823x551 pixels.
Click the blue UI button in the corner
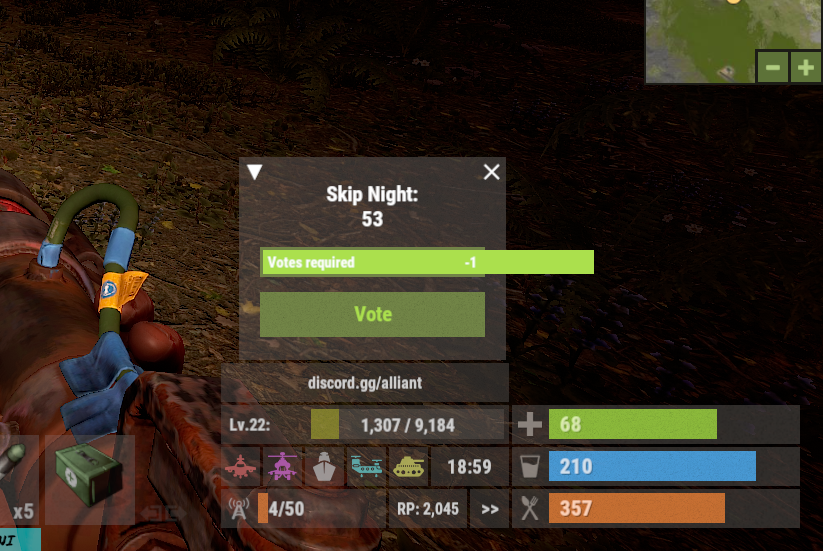(x=20, y=541)
